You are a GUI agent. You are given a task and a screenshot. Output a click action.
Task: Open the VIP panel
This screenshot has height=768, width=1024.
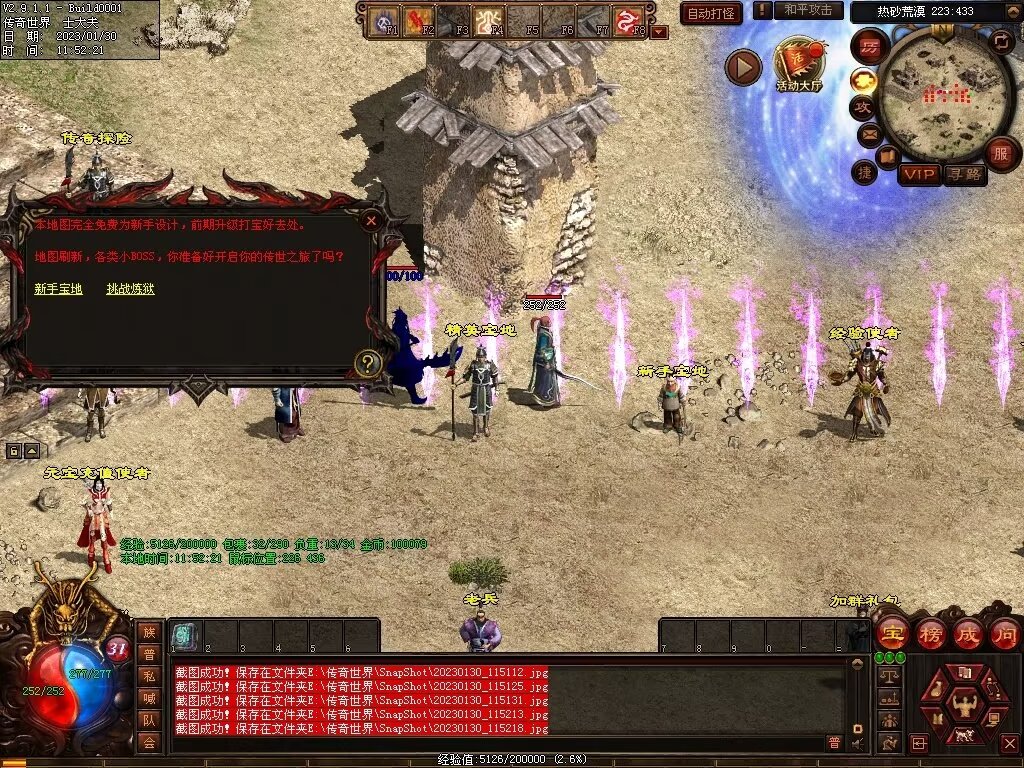click(x=918, y=175)
